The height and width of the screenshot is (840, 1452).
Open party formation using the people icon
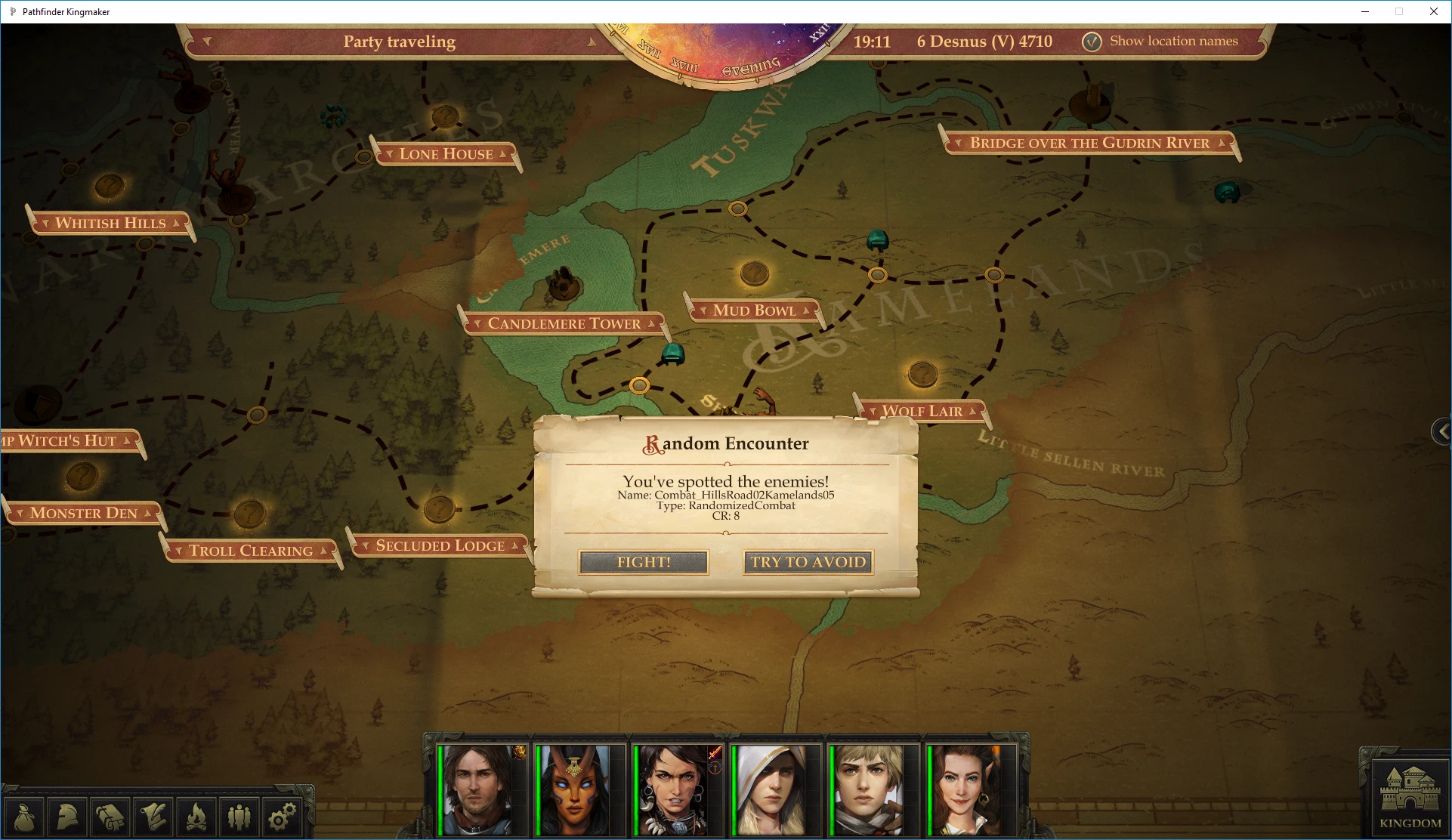tap(239, 817)
